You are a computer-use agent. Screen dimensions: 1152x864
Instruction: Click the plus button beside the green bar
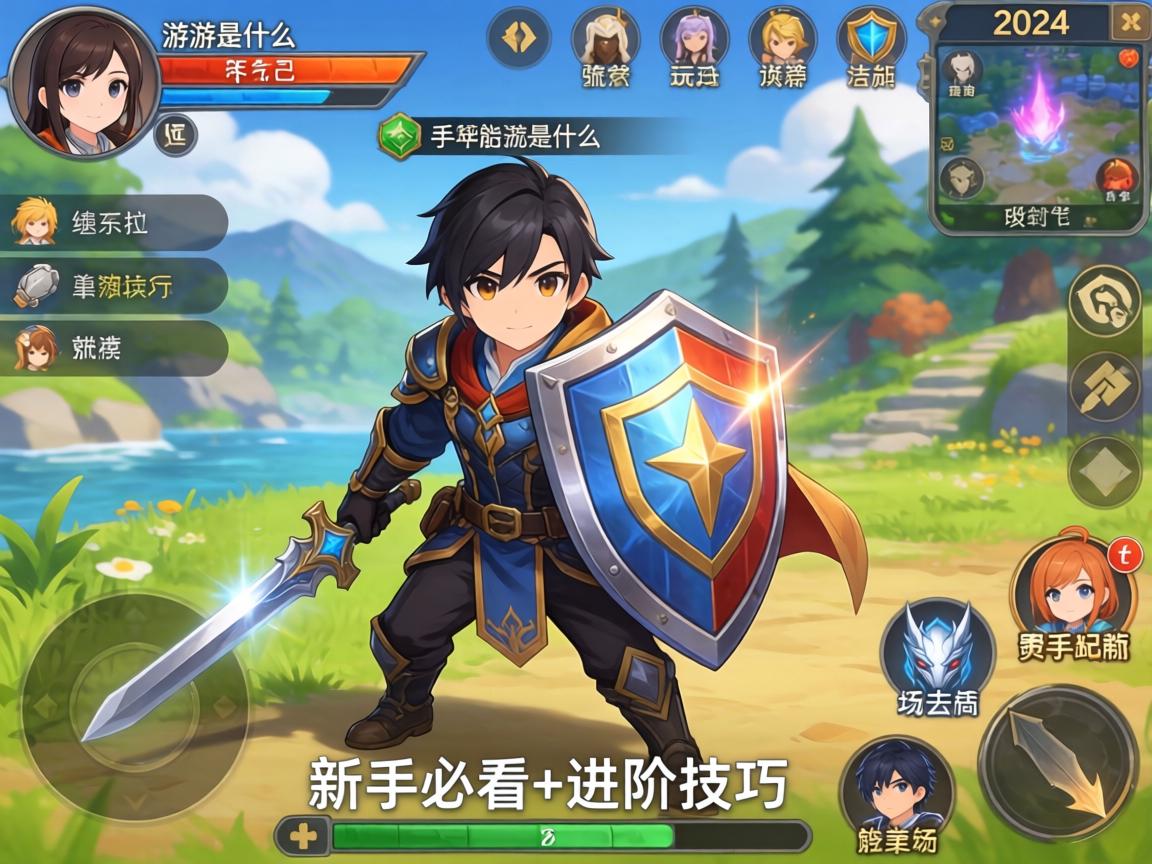pos(301,835)
